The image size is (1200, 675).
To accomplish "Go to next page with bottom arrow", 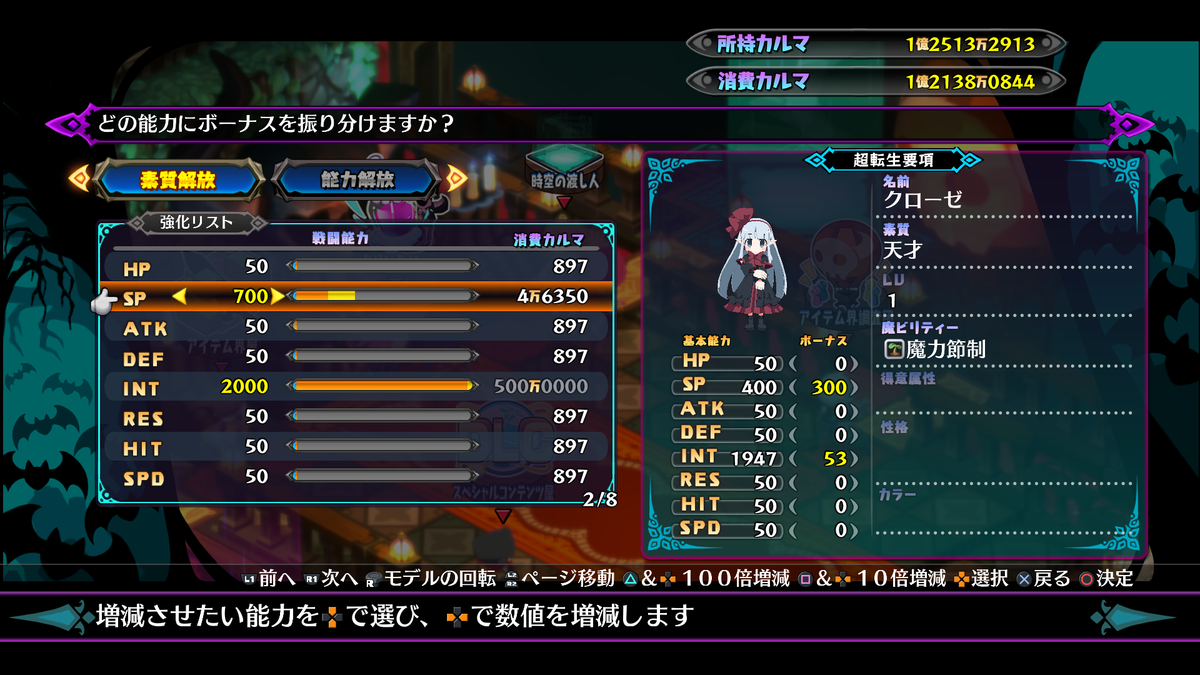I will point(503,516).
